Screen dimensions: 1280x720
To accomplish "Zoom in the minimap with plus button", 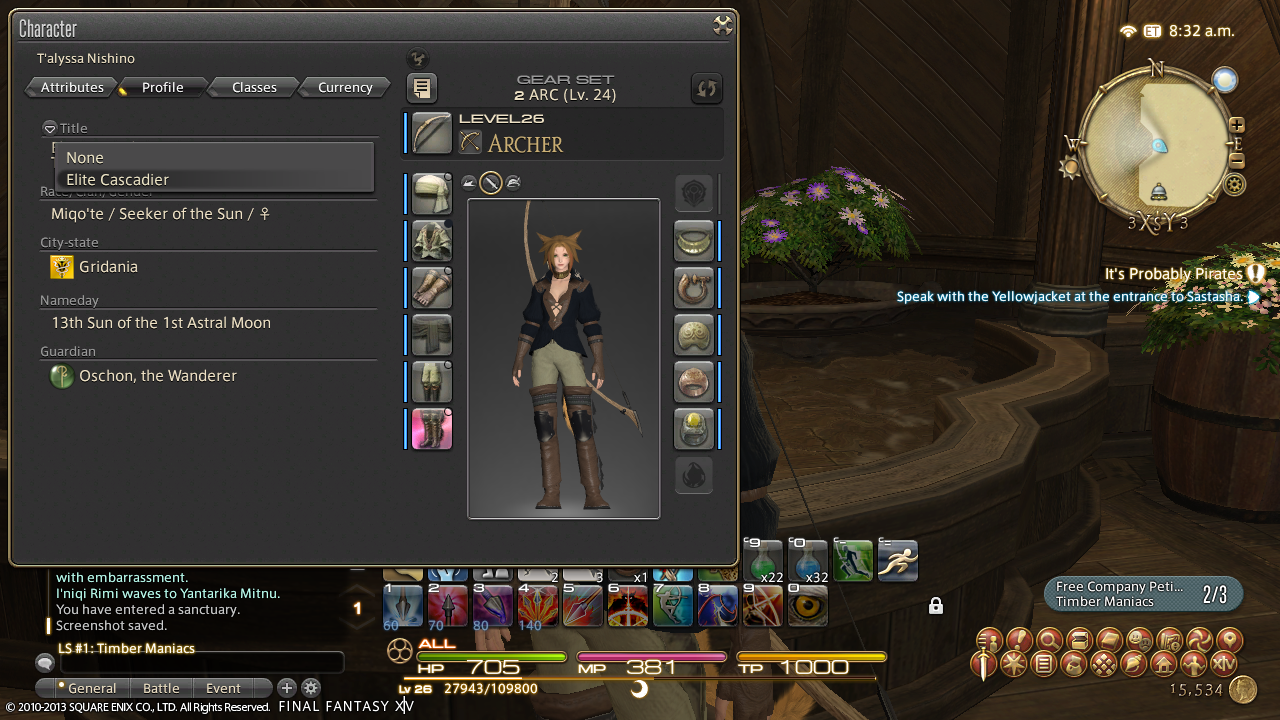I will pos(1237,126).
